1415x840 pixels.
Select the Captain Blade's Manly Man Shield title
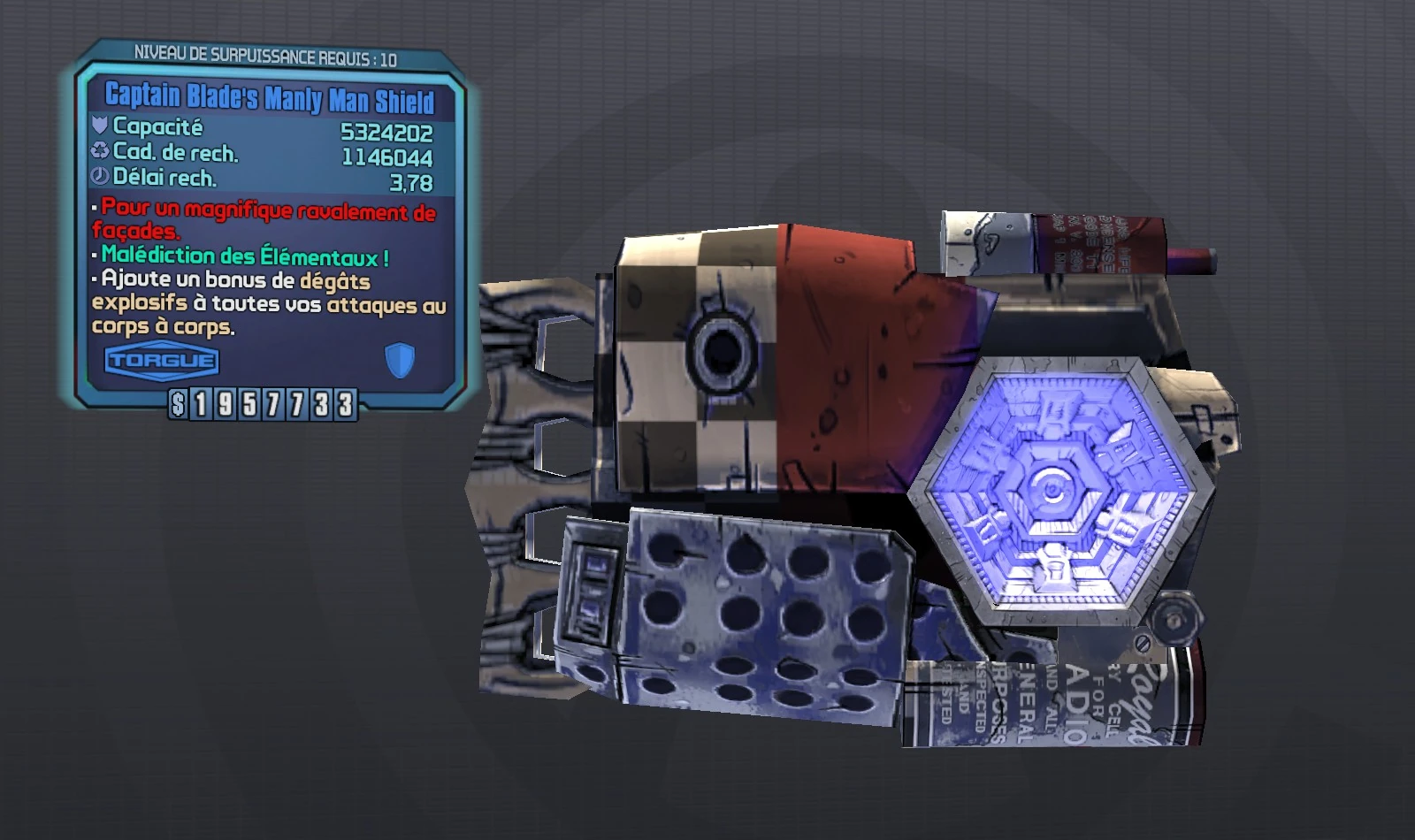(271, 99)
